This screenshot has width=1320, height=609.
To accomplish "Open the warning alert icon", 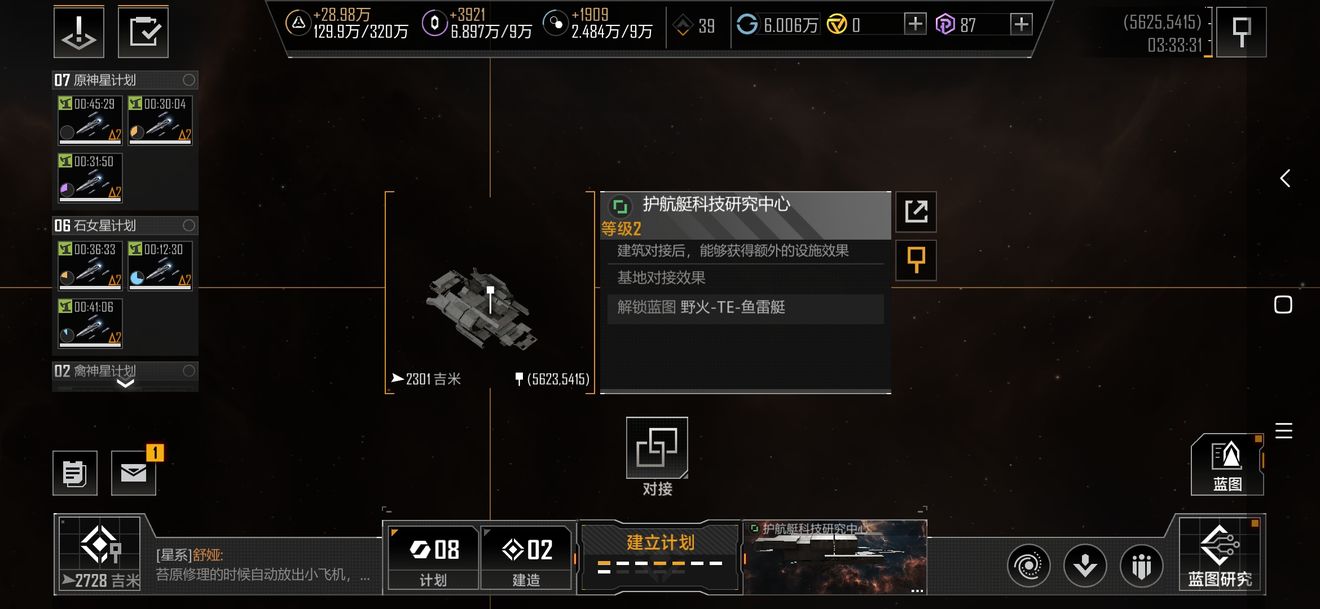I will (79, 32).
